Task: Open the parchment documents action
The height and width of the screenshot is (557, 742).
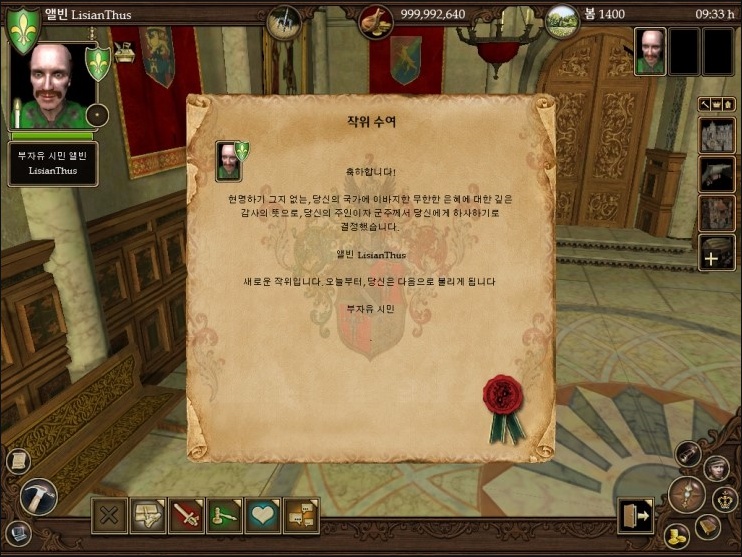Action: (148, 516)
